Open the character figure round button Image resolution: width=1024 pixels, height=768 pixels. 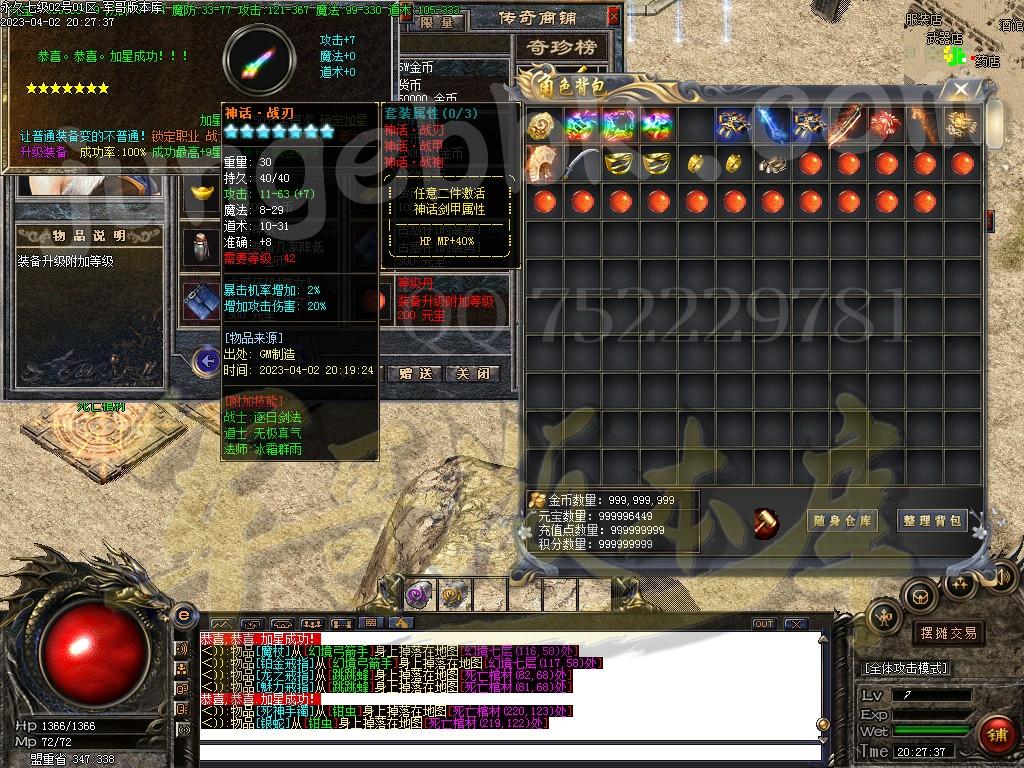coord(885,617)
